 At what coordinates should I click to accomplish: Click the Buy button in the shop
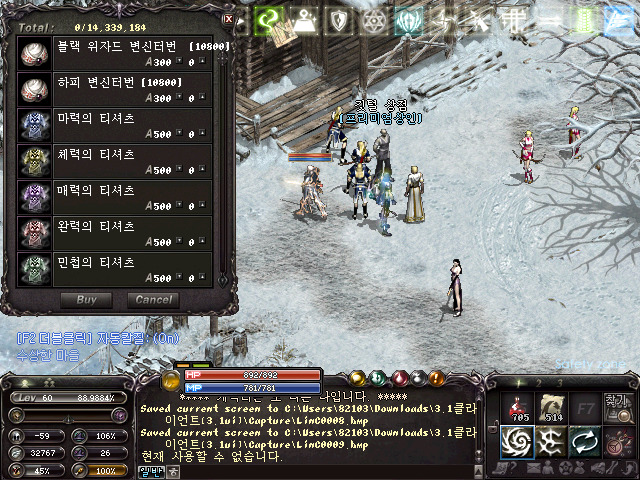[x=87, y=300]
